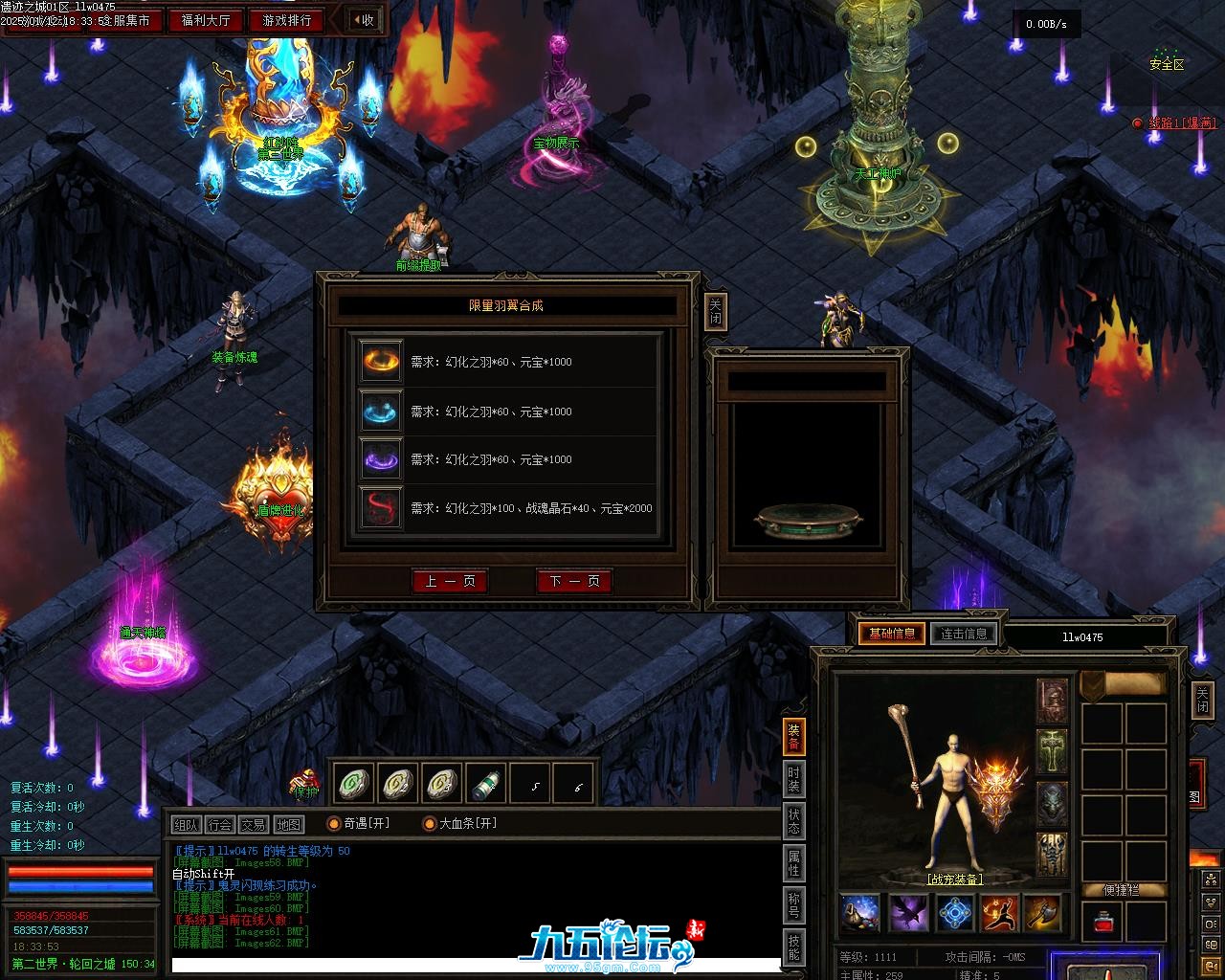The height and width of the screenshot is (980, 1225).
Task: Open the 福利大厅 welfare hall
Action: click(x=205, y=19)
